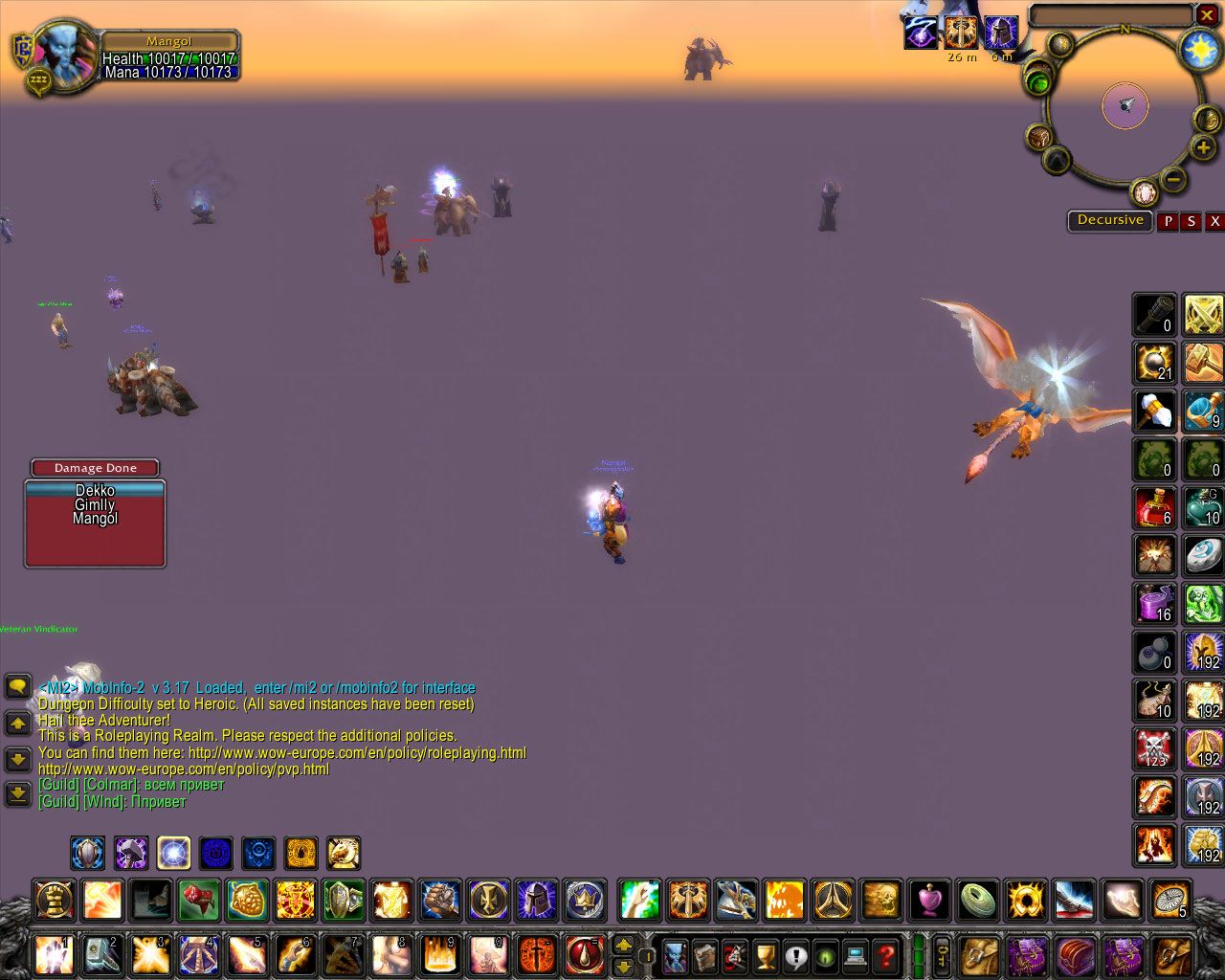Screen dimensions: 1225x980
Task: Activate the crusader helmet ability icon
Action: 537,901
